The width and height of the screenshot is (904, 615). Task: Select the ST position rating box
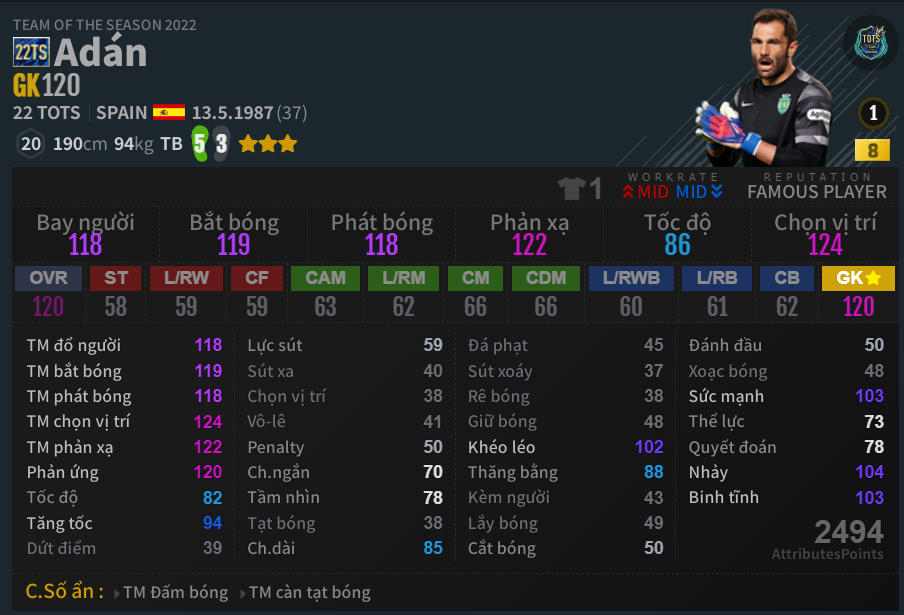click(x=116, y=292)
